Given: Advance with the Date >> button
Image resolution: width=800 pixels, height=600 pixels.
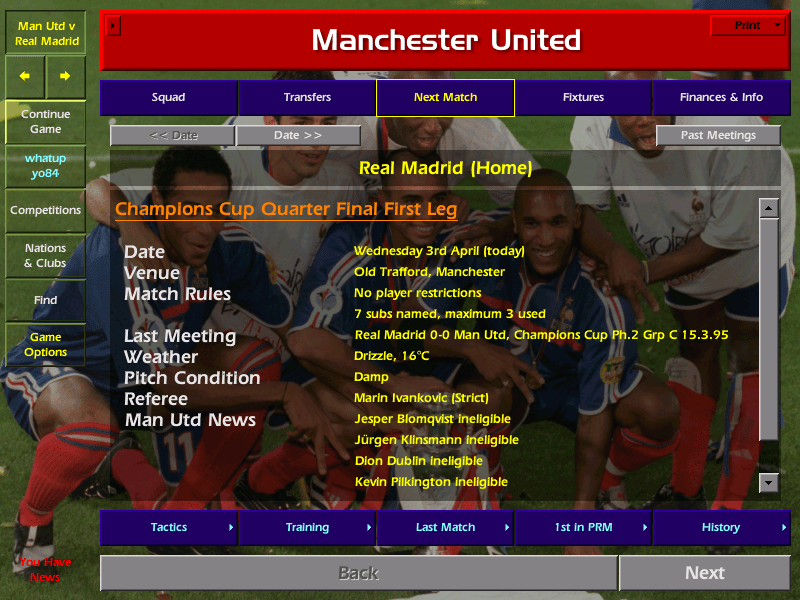Looking at the screenshot, I should pos(298,136).
